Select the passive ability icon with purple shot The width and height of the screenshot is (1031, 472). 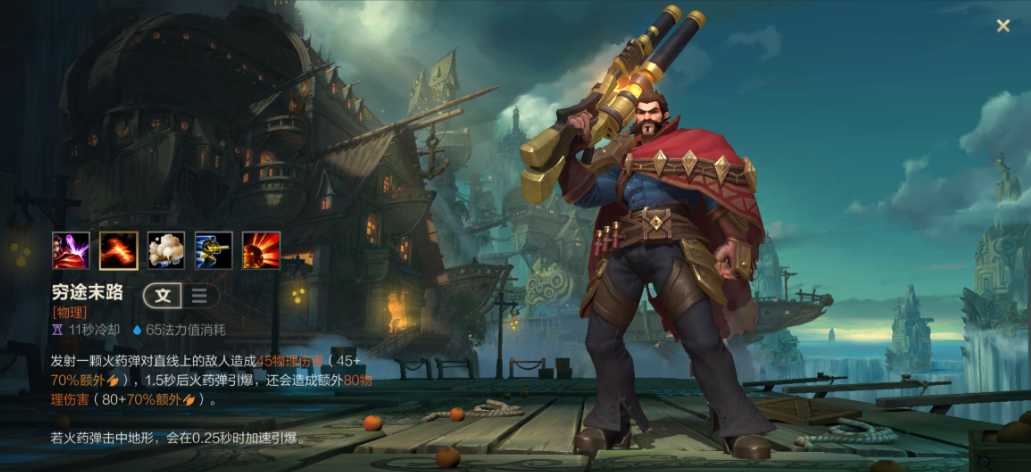pyautogui.click(x=71, y=250)
